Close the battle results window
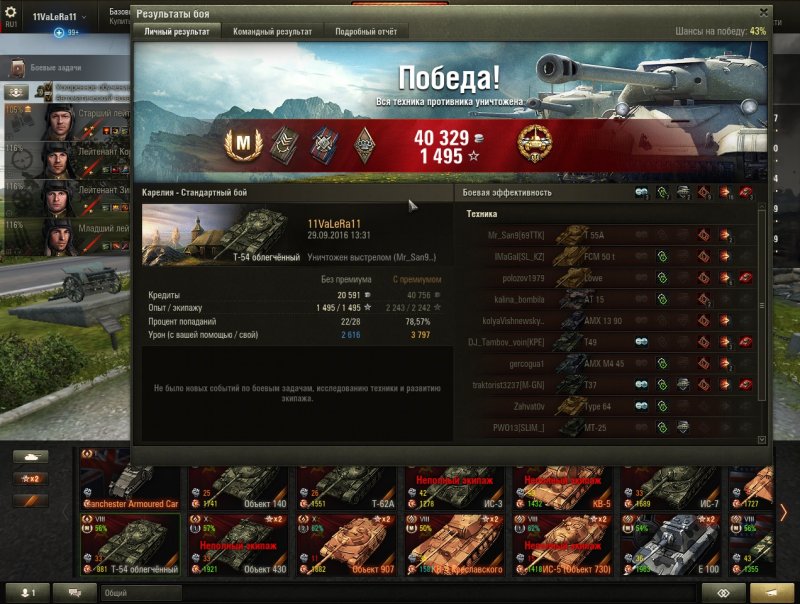800x604 pixels. point(764,13)
